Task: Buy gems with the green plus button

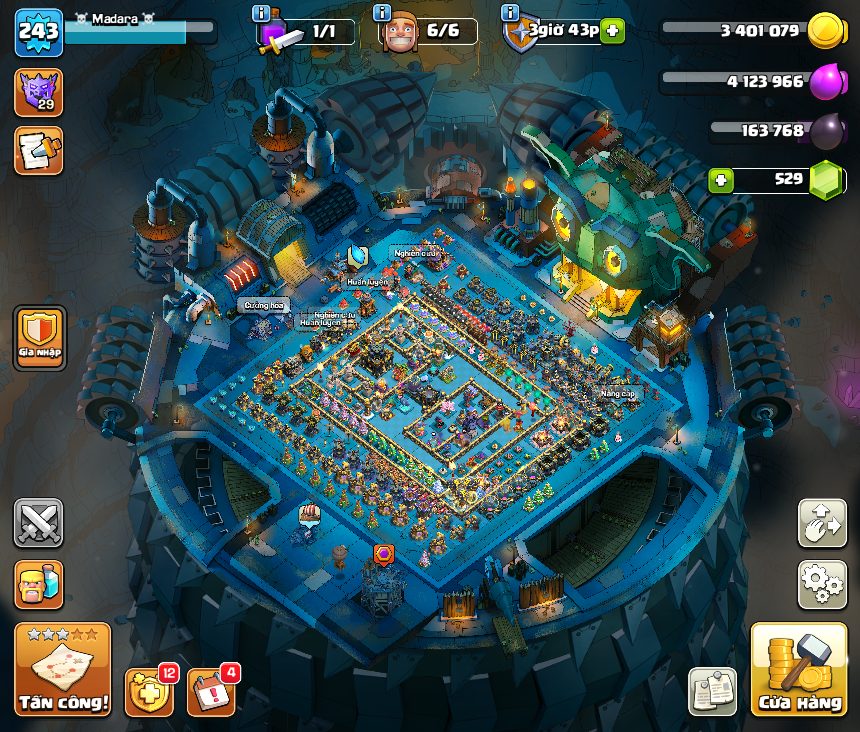Action: pos(720,181)
